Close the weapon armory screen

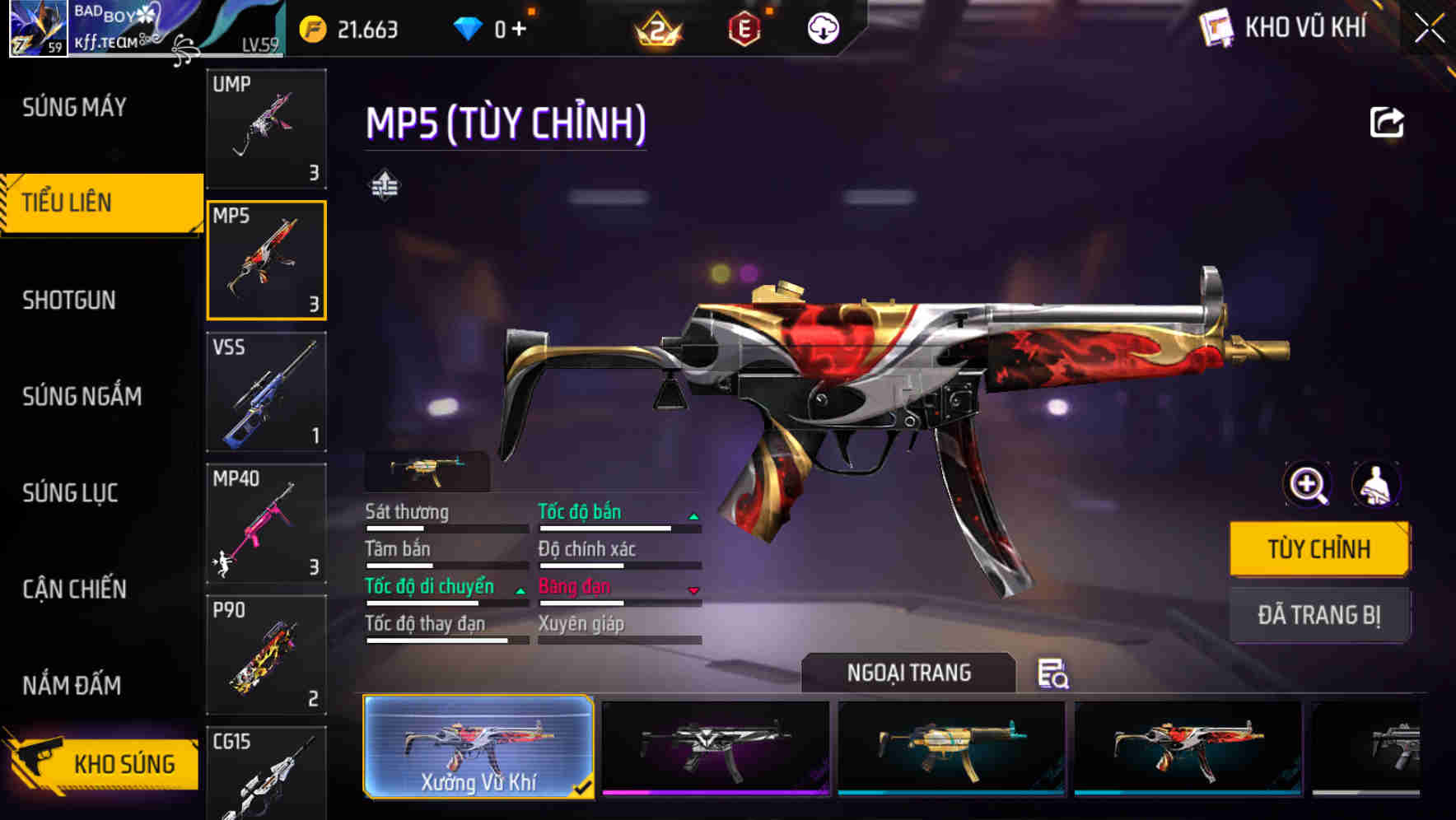pos(1430,29)
